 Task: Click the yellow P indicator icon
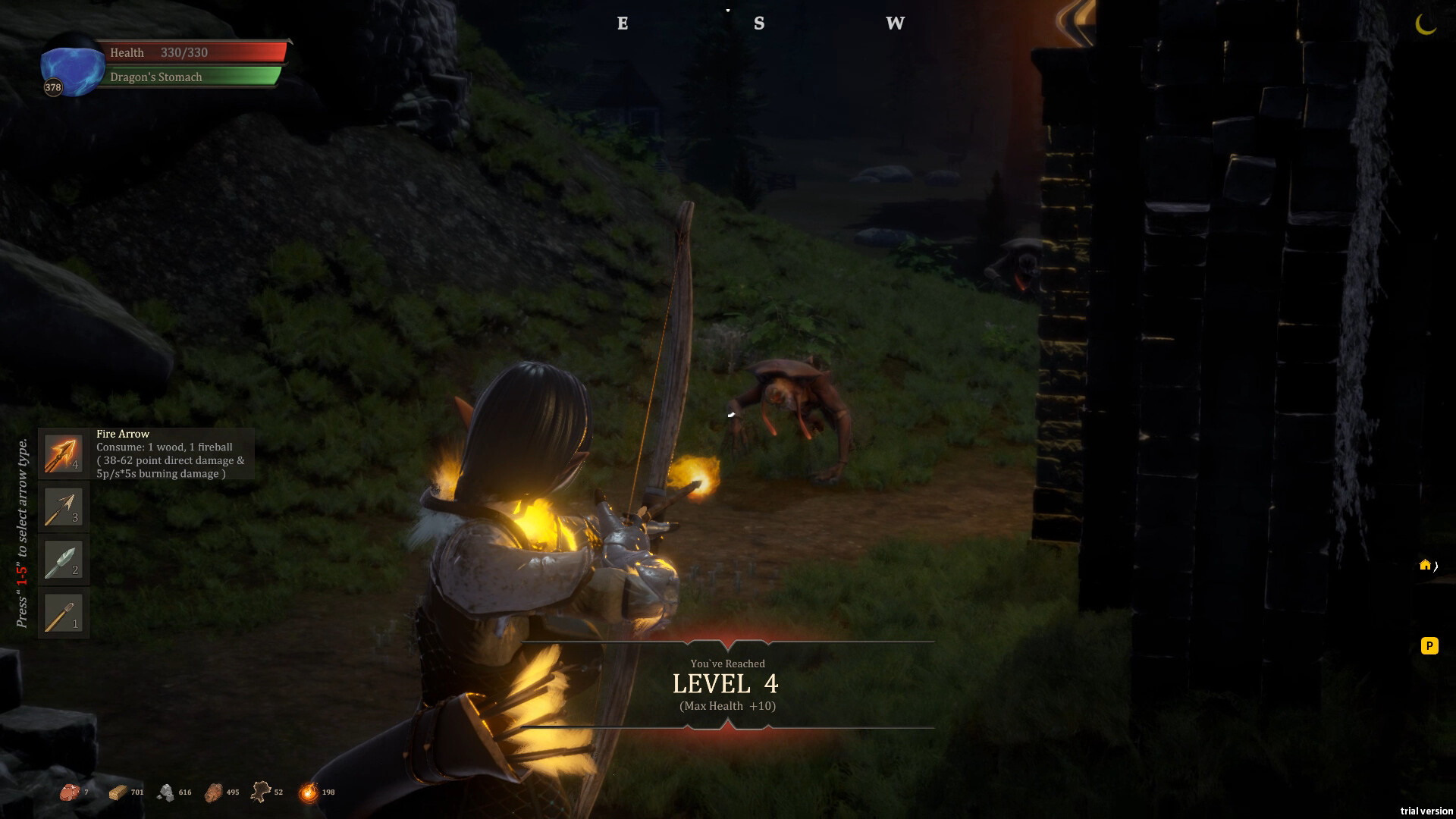[1429, 646]
